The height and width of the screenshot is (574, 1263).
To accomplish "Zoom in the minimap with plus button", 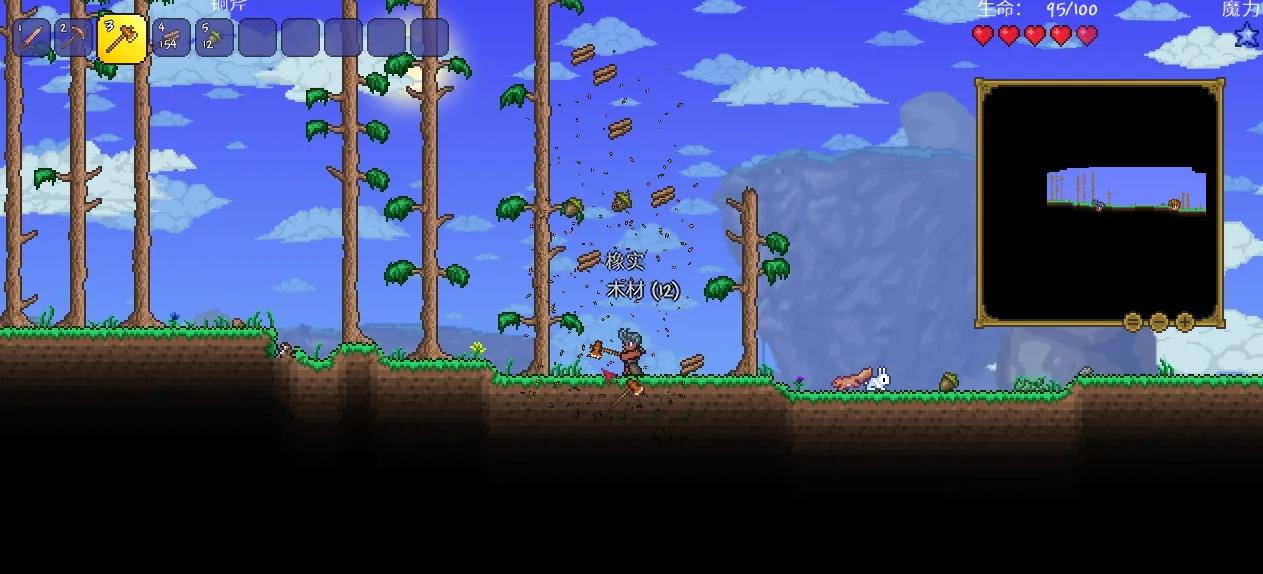I will coord(1185,322).
